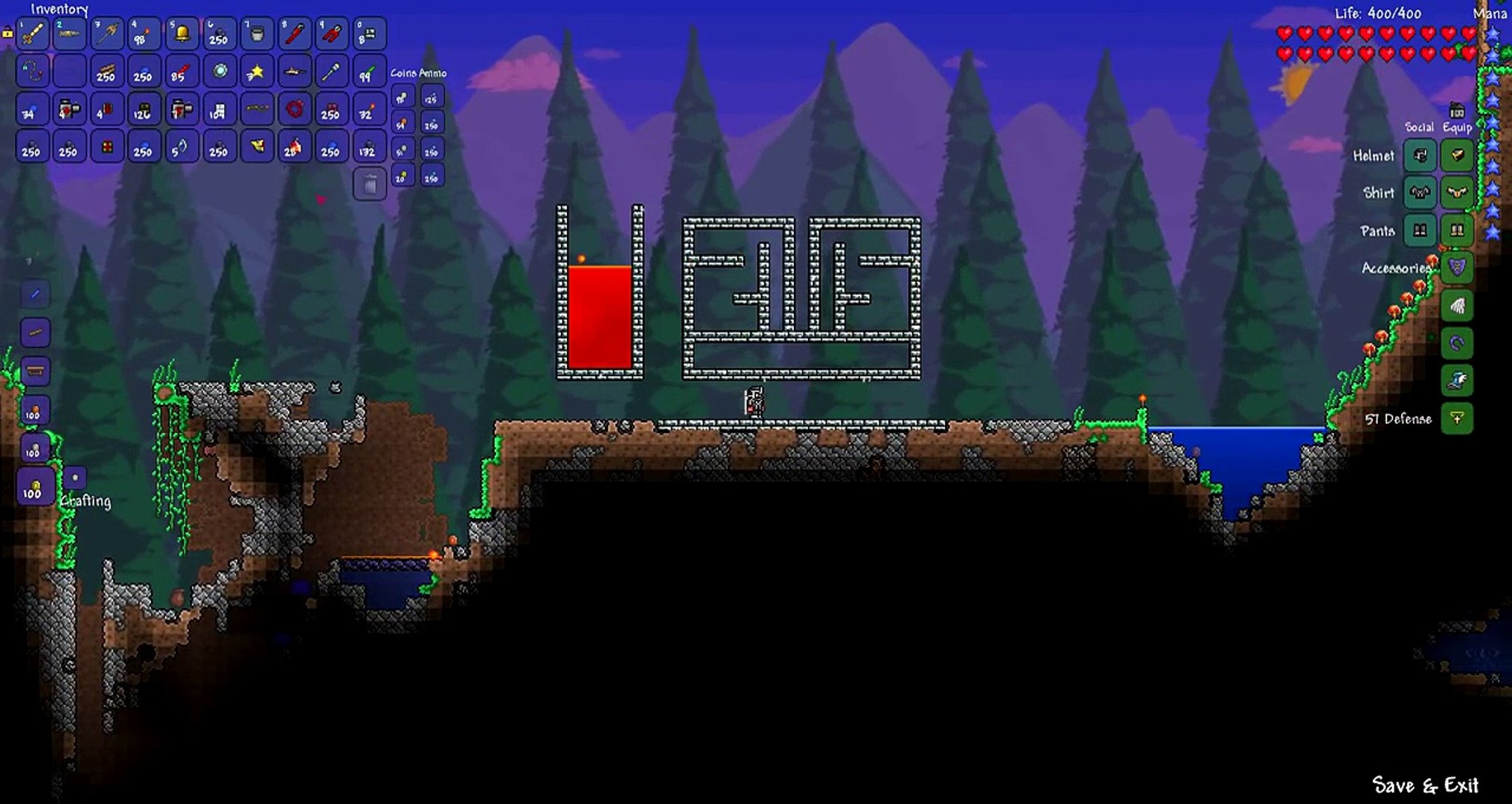Select the golden sword hotbar slot
Screen dimensions: 1512x804
(x=32, y=33)
